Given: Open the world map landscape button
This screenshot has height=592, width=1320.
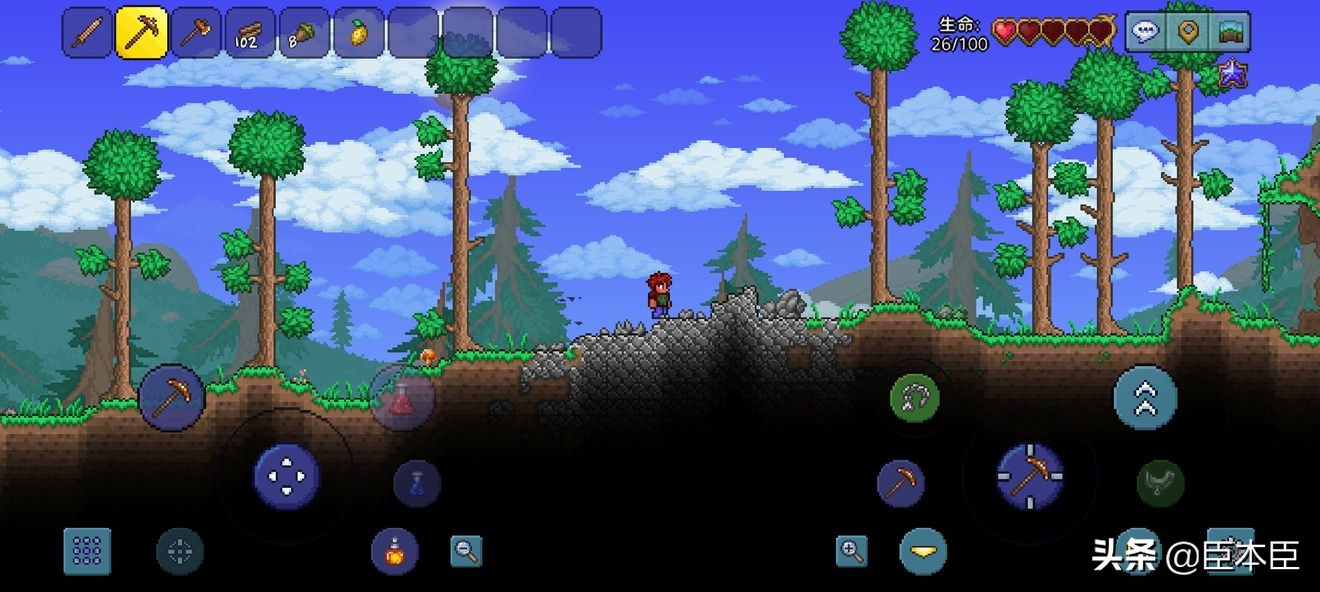Looking at the screenshot, I should [x=1230, y=32].
